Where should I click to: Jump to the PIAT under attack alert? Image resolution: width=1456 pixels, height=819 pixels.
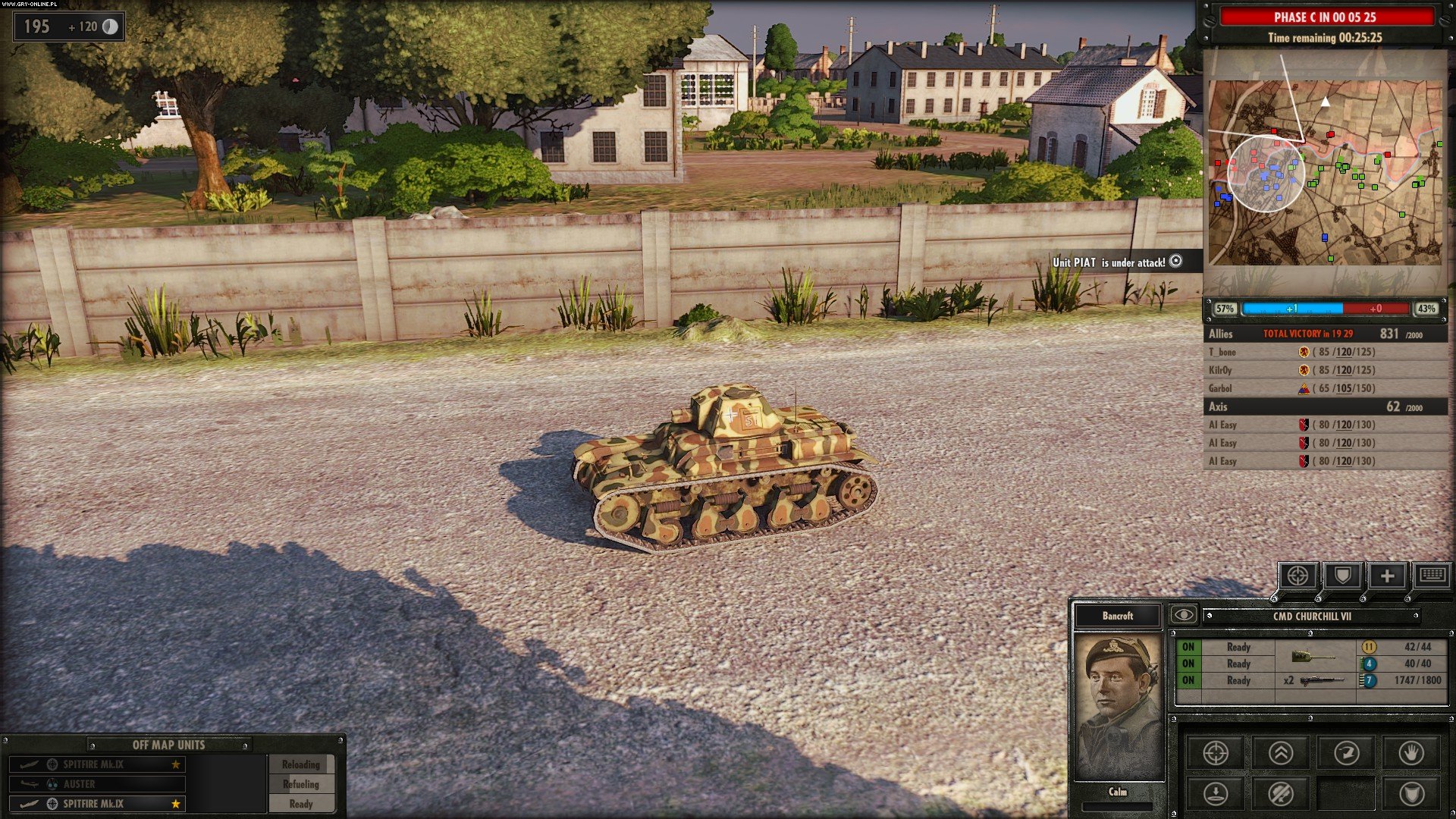pyautogui.click(x=1175, y=261)
